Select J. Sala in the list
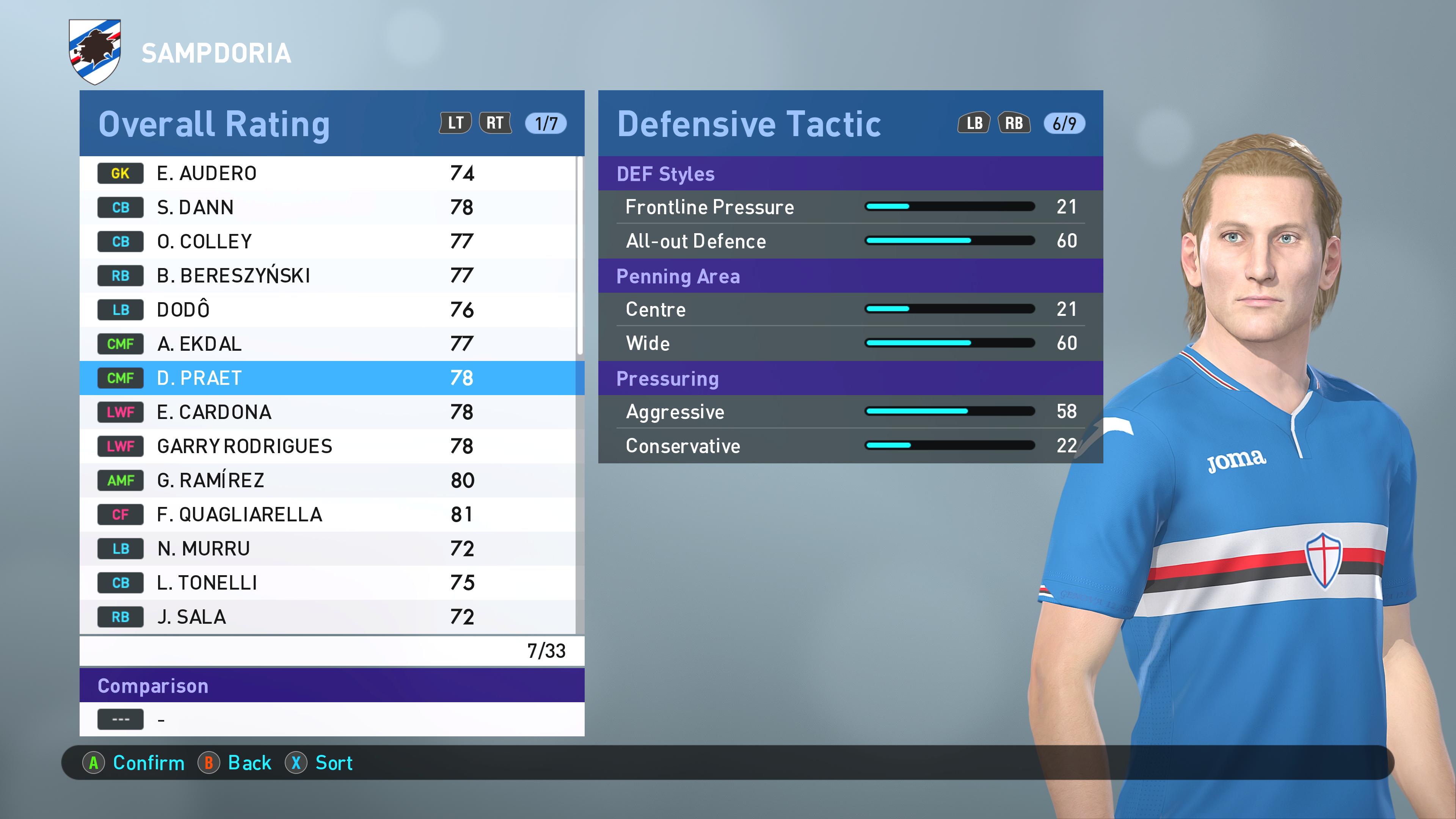Screen dimensions: 1456x819 pyautogui.click(x=328, y=617)
